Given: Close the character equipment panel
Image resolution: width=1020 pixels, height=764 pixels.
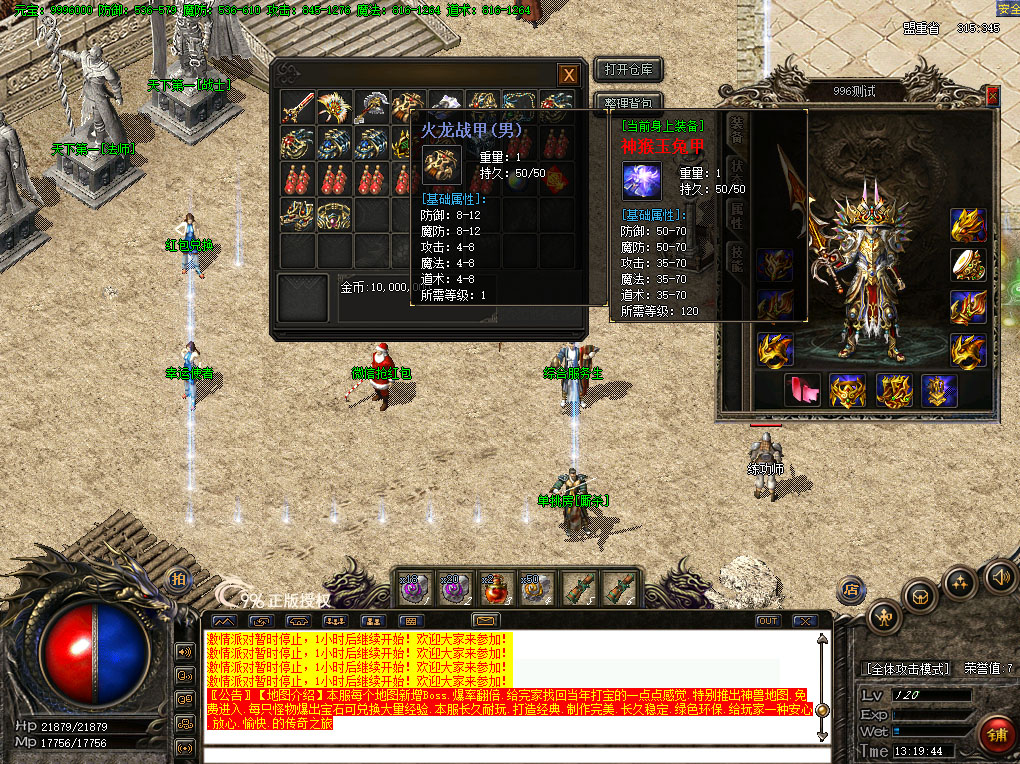Looking at the screenshot, I should 992,95.
